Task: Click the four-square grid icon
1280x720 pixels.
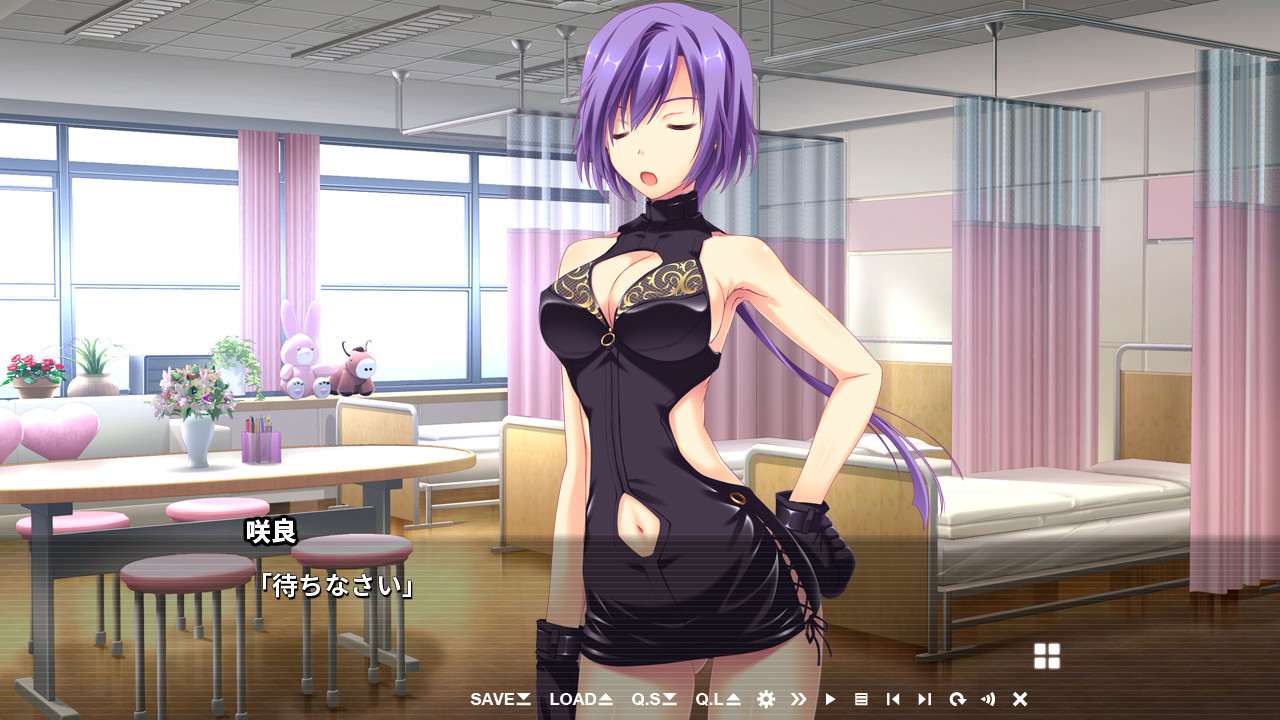Action: 1047,656
